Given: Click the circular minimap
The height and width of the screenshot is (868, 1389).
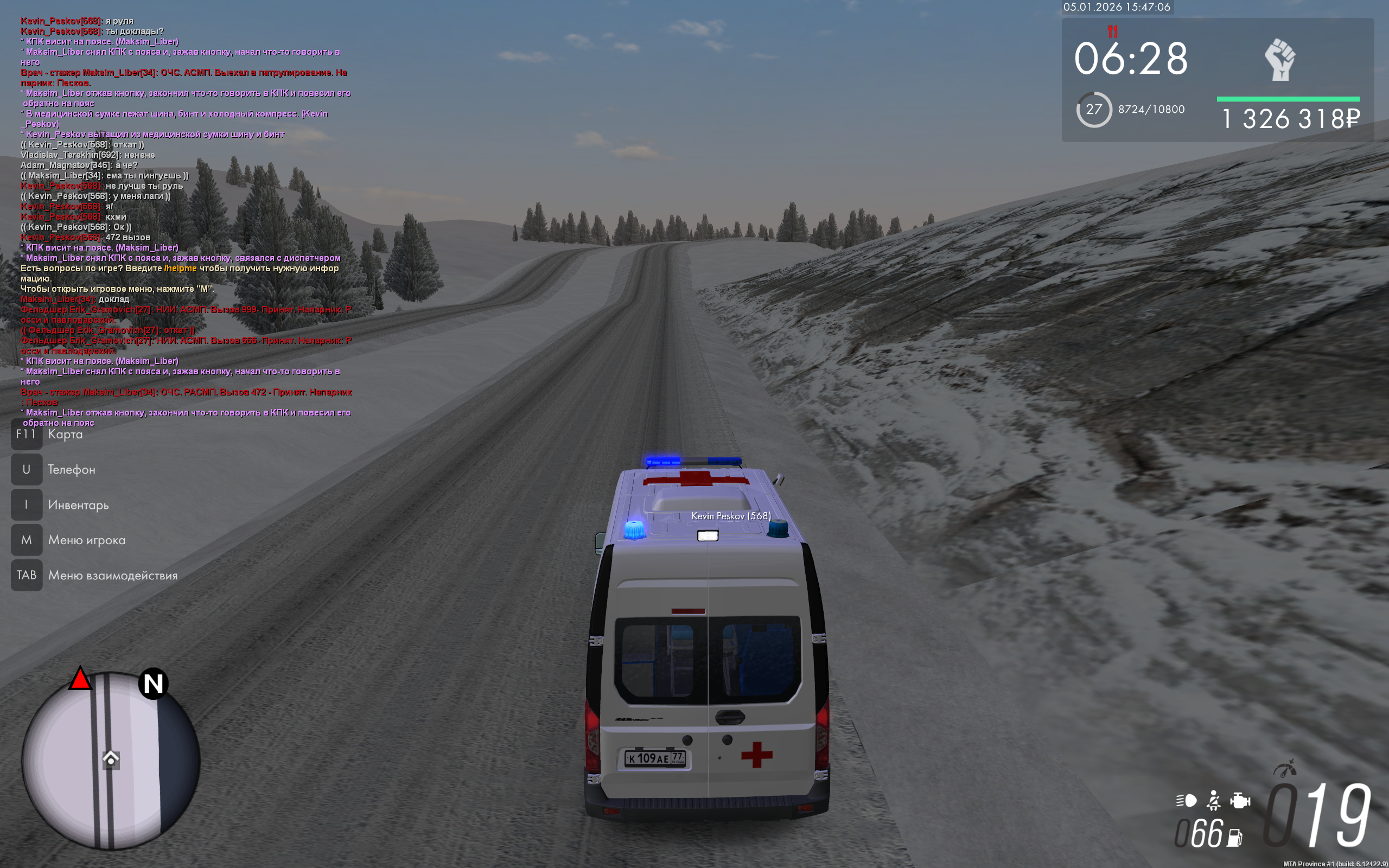Looking at the screenshot, I should [110, 761].
